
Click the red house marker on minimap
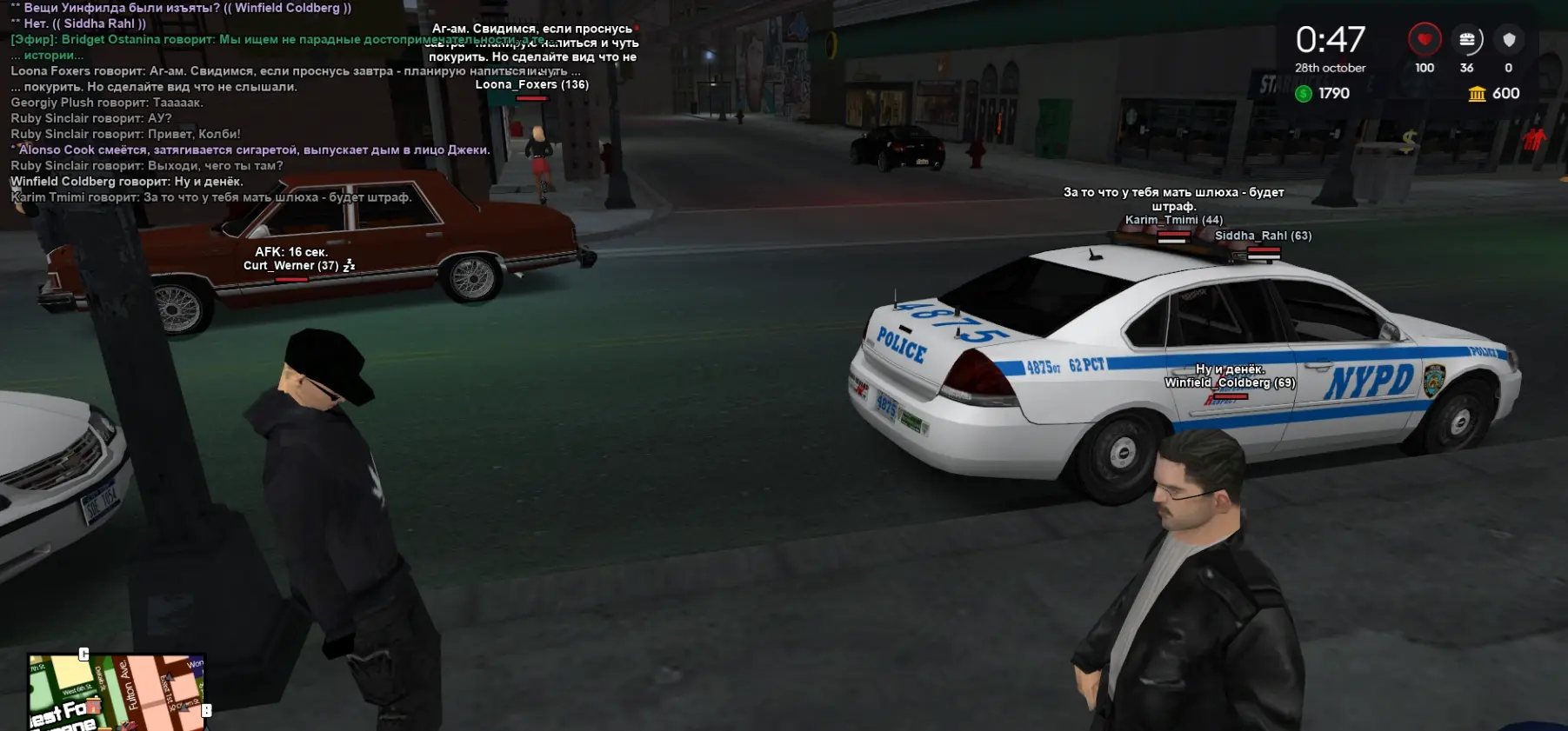point(93,706)
